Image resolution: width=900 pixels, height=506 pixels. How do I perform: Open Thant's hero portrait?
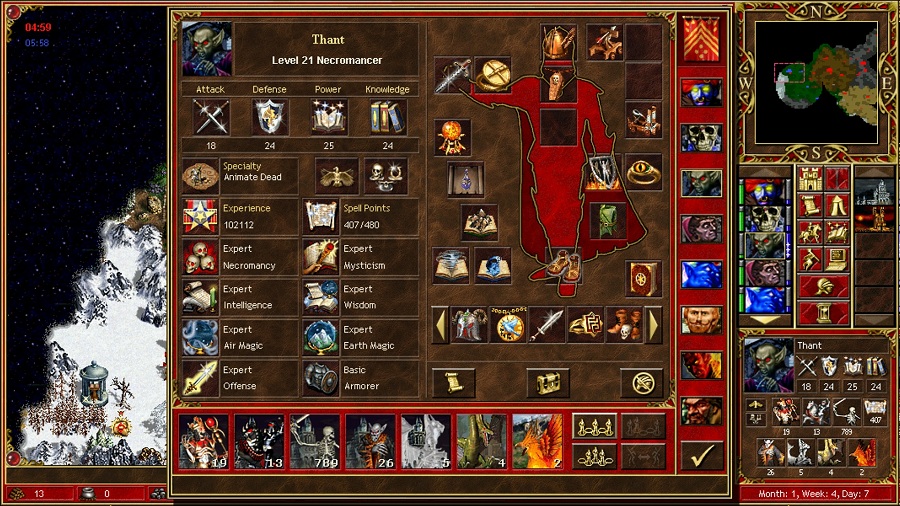(207, 49)
